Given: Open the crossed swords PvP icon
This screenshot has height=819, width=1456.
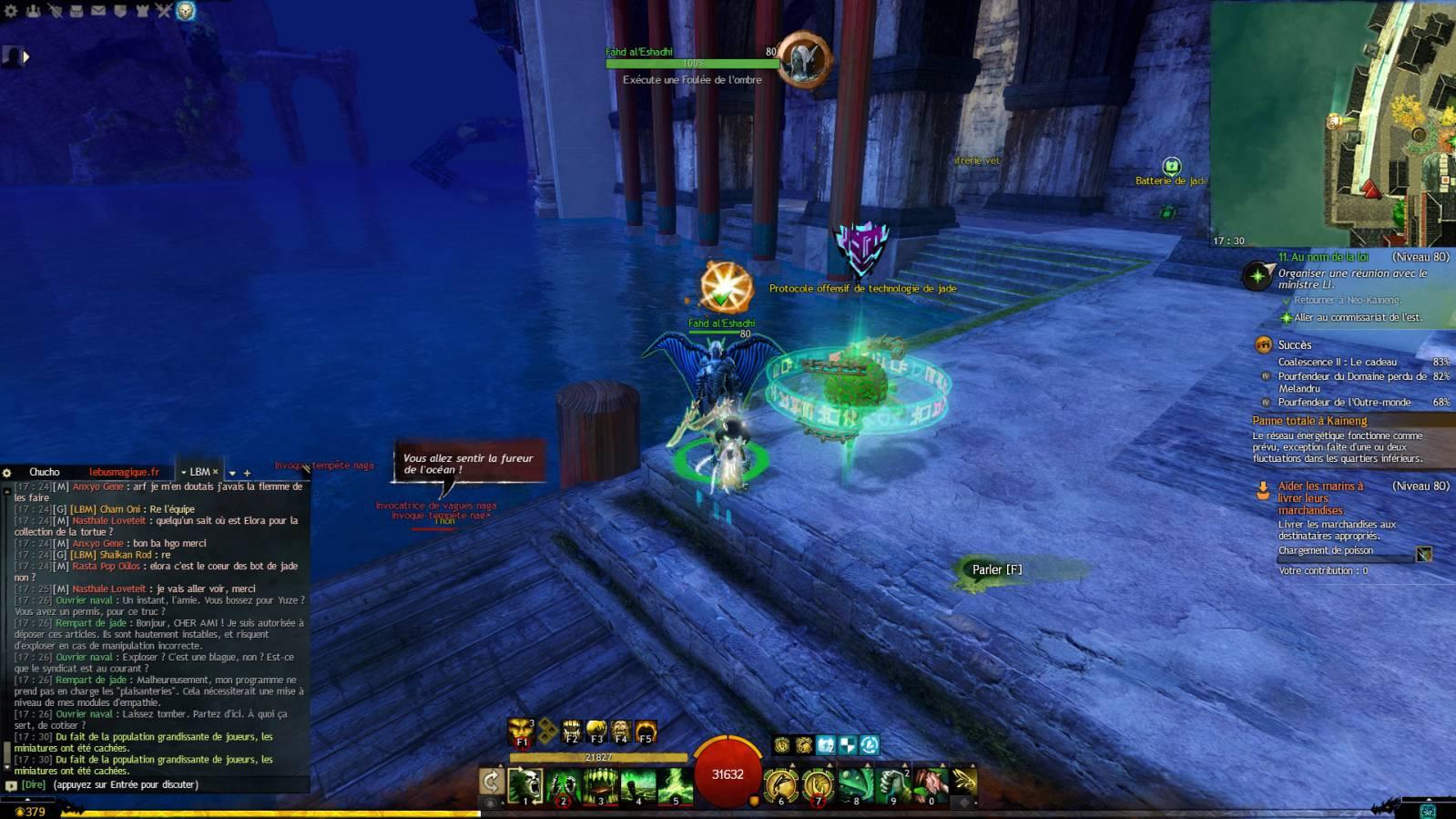Looking at the screenshot, I should pyautogui.click(x=164, y=11).
